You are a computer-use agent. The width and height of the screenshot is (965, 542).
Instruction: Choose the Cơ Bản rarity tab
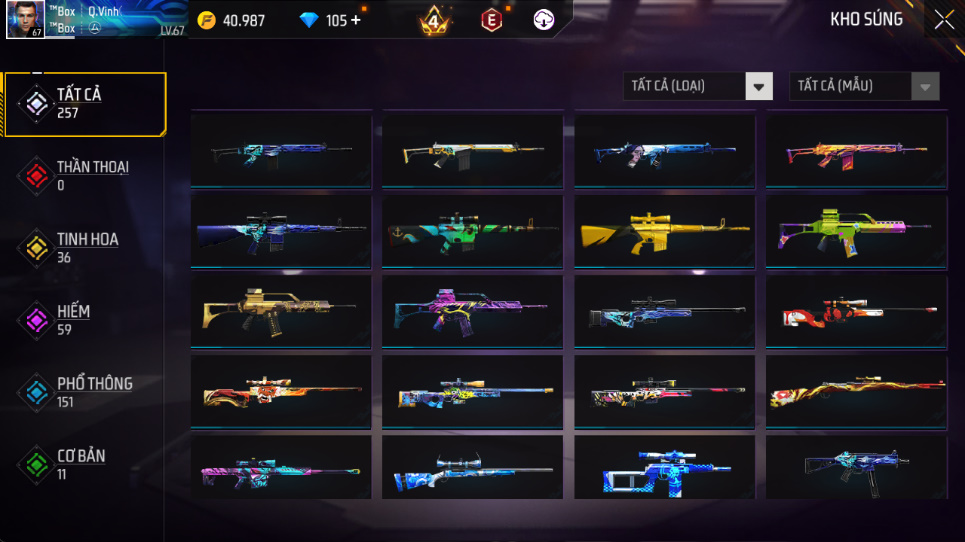[x=84, y=463]
